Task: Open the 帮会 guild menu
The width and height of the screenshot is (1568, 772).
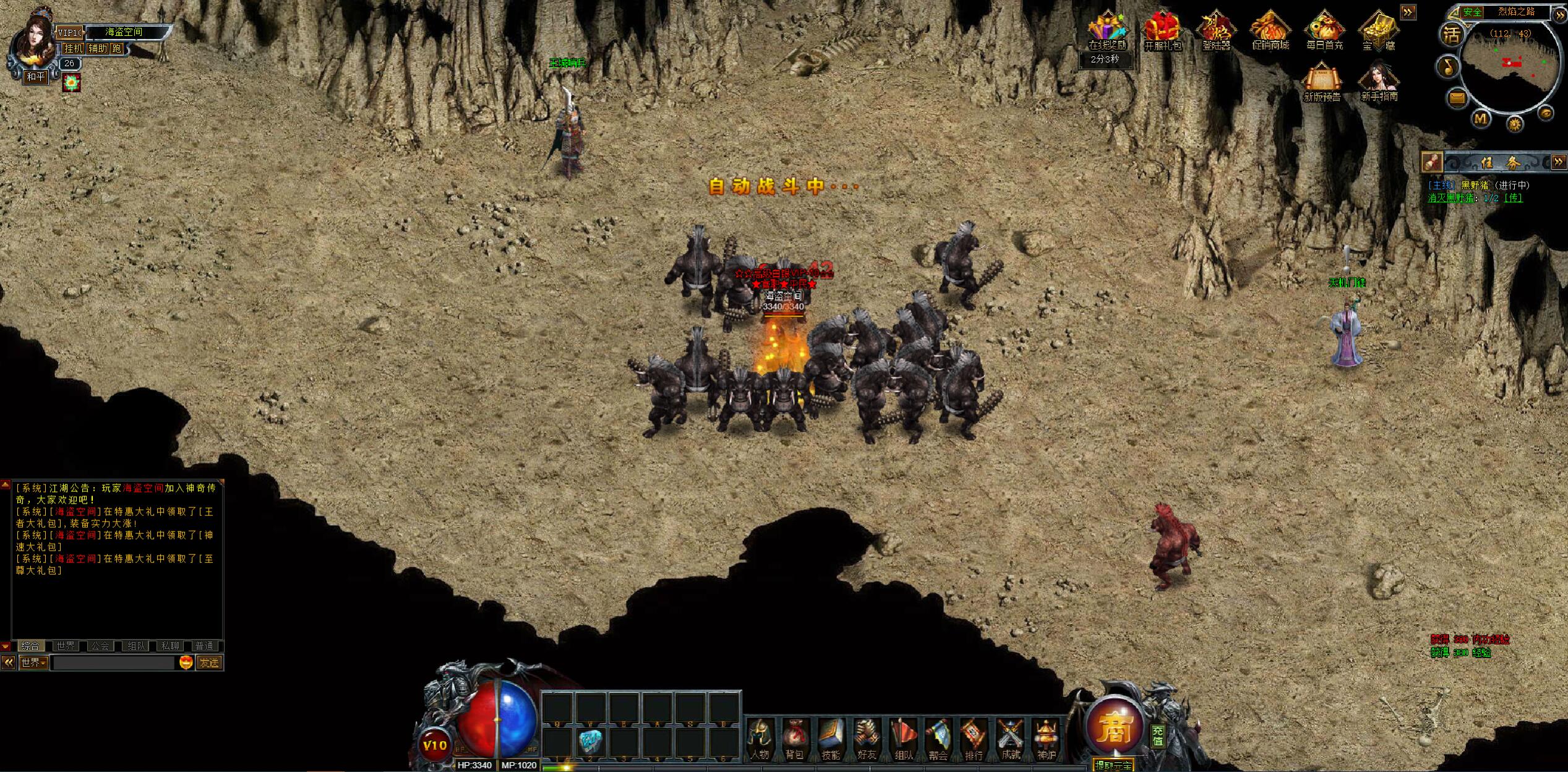Action: coord(938,739)
